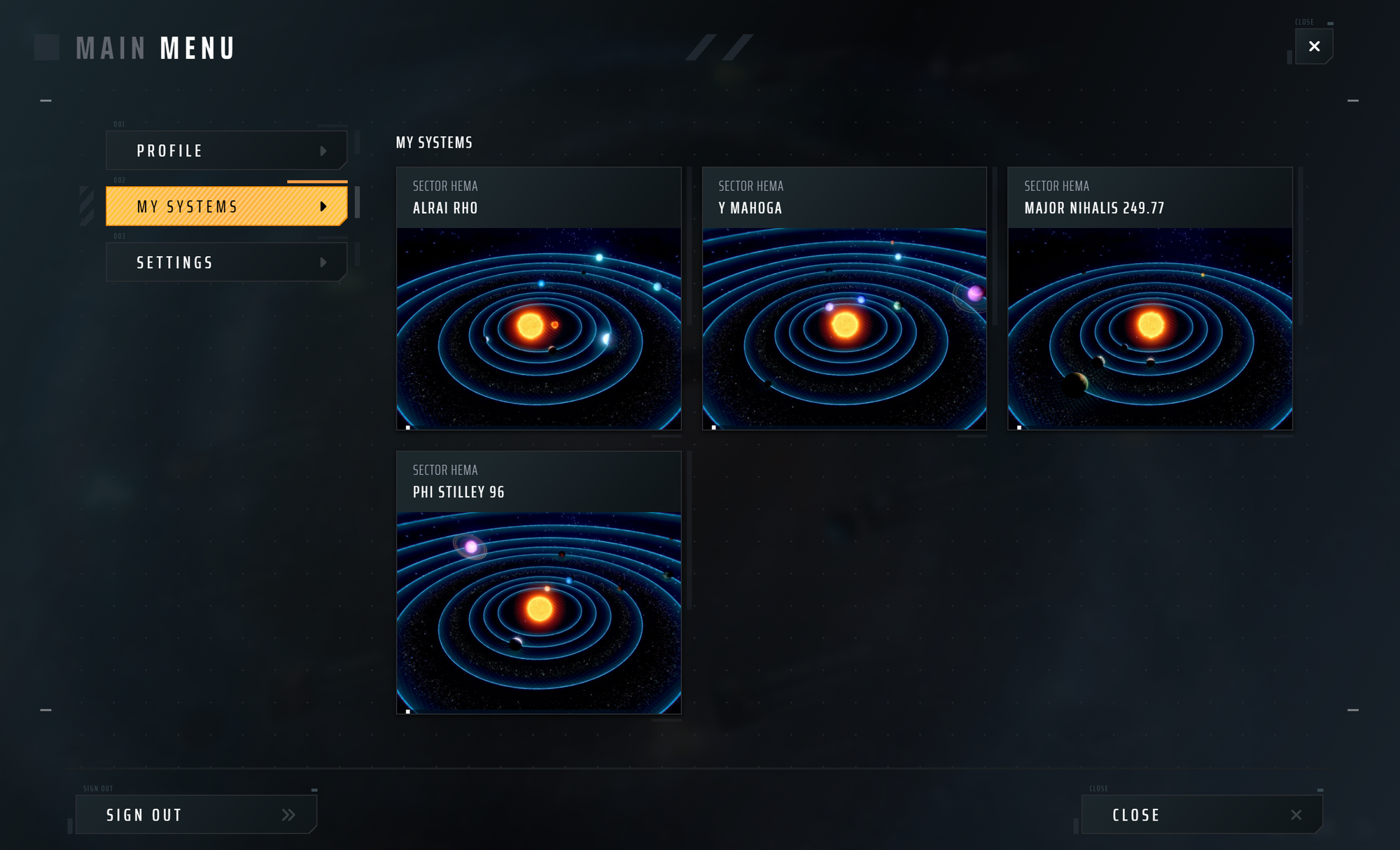The height and width of the screenshot is (850, 1400).
Task: Click the Main Menu title
Action: [x=155, y=48]
